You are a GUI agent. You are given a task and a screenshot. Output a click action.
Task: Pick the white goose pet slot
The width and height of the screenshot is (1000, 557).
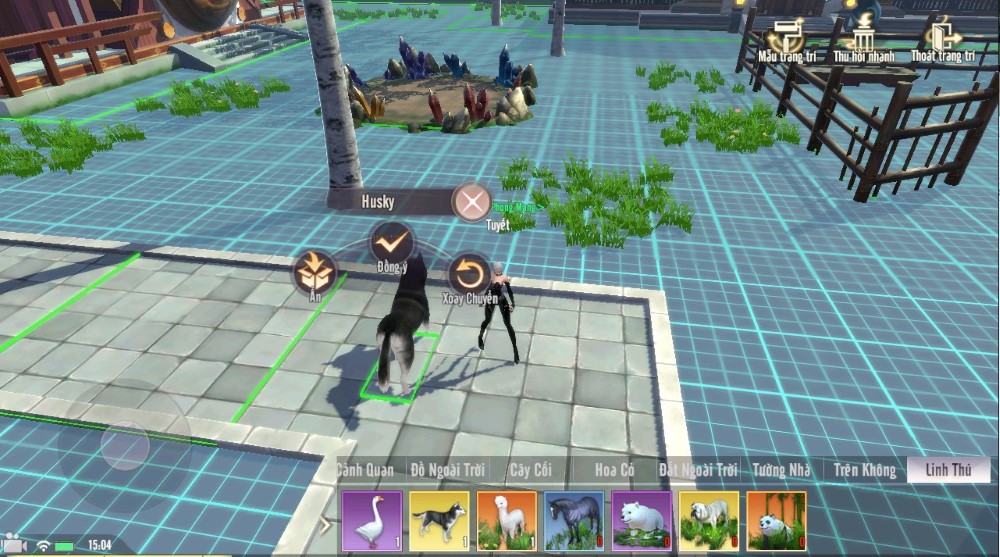click(x=372, y=521)
